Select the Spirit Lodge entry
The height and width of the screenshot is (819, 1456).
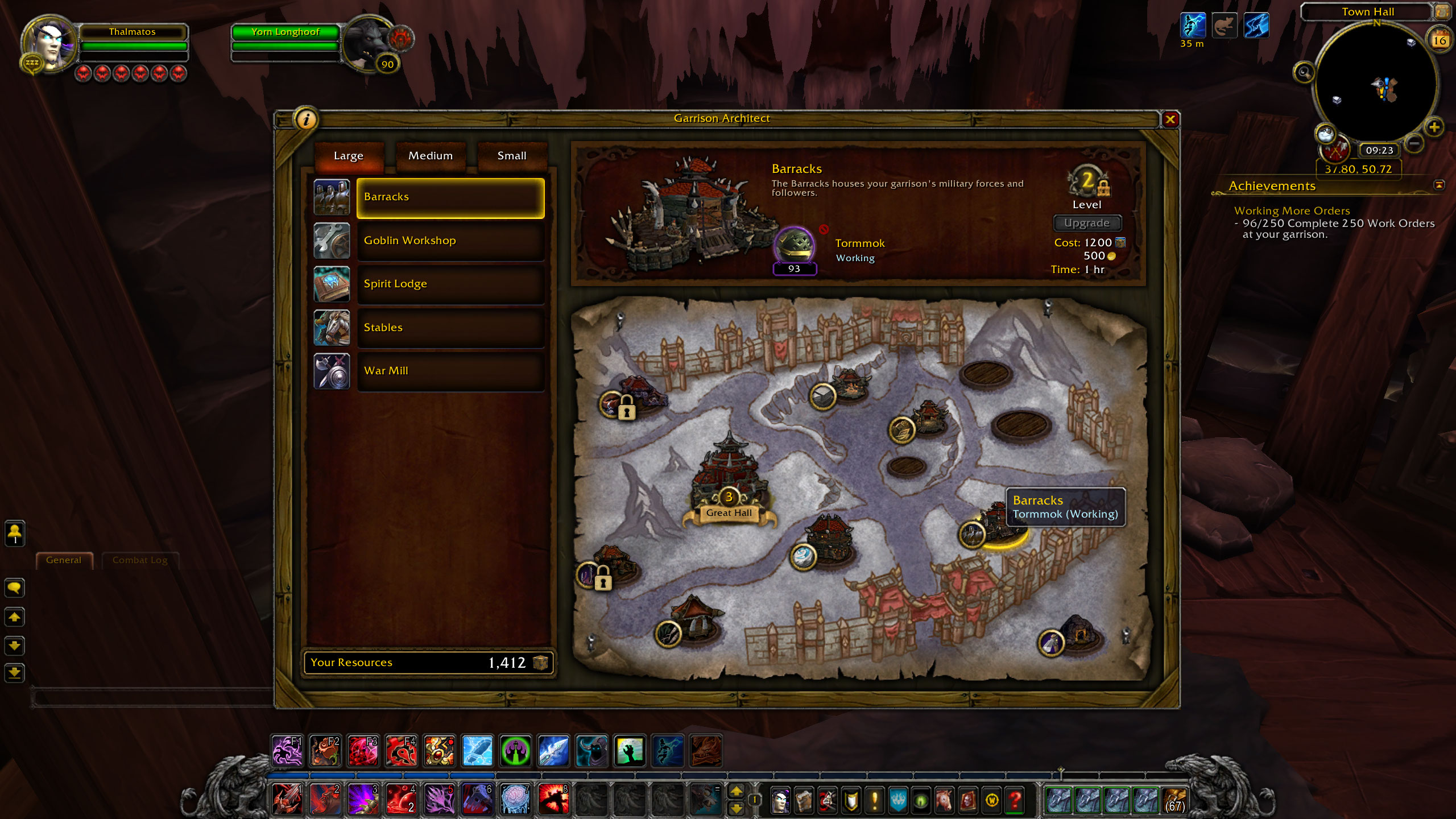click(x=450, y=284)
